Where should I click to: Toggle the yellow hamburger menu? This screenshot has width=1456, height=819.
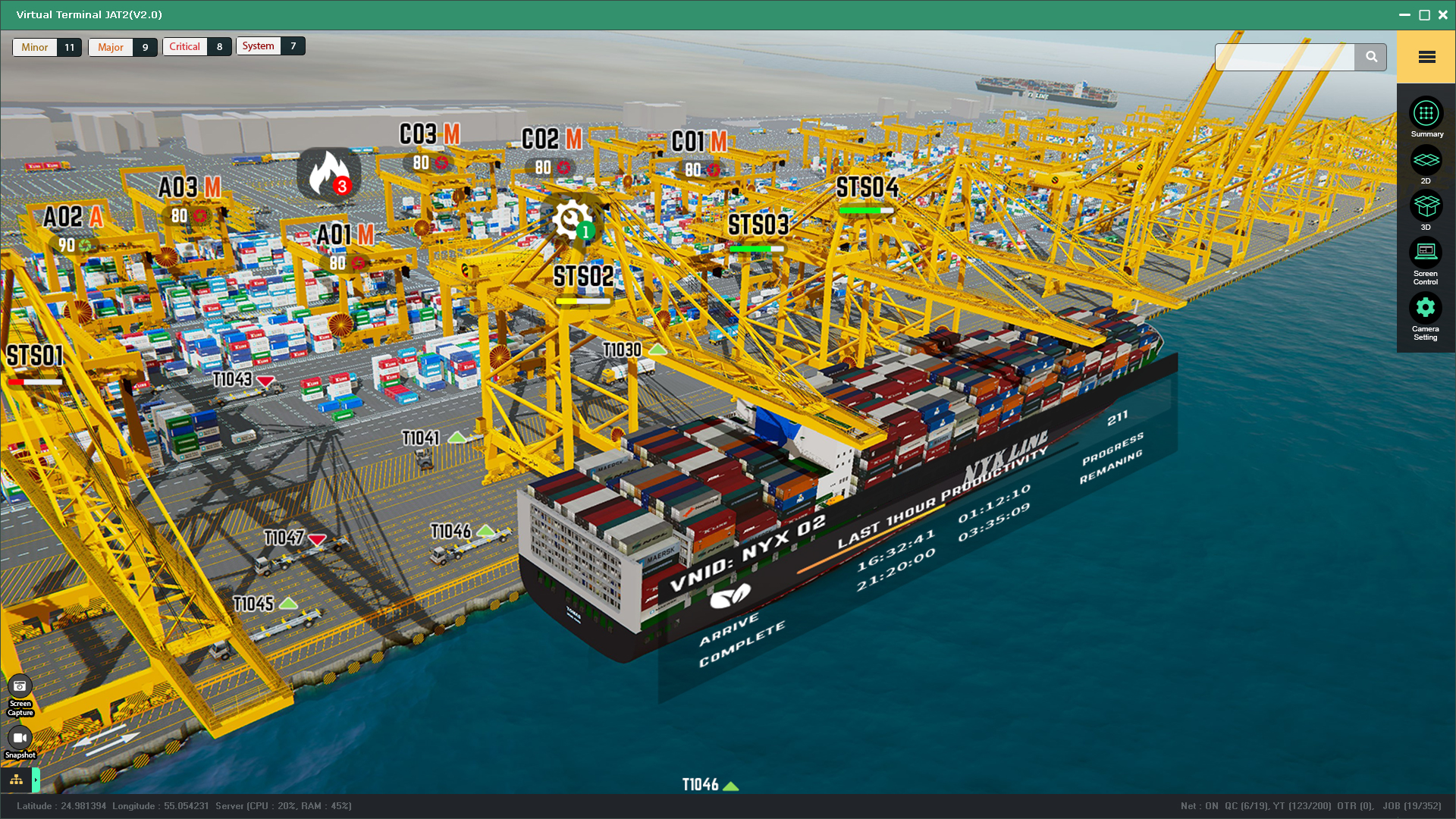(1426, 57)
